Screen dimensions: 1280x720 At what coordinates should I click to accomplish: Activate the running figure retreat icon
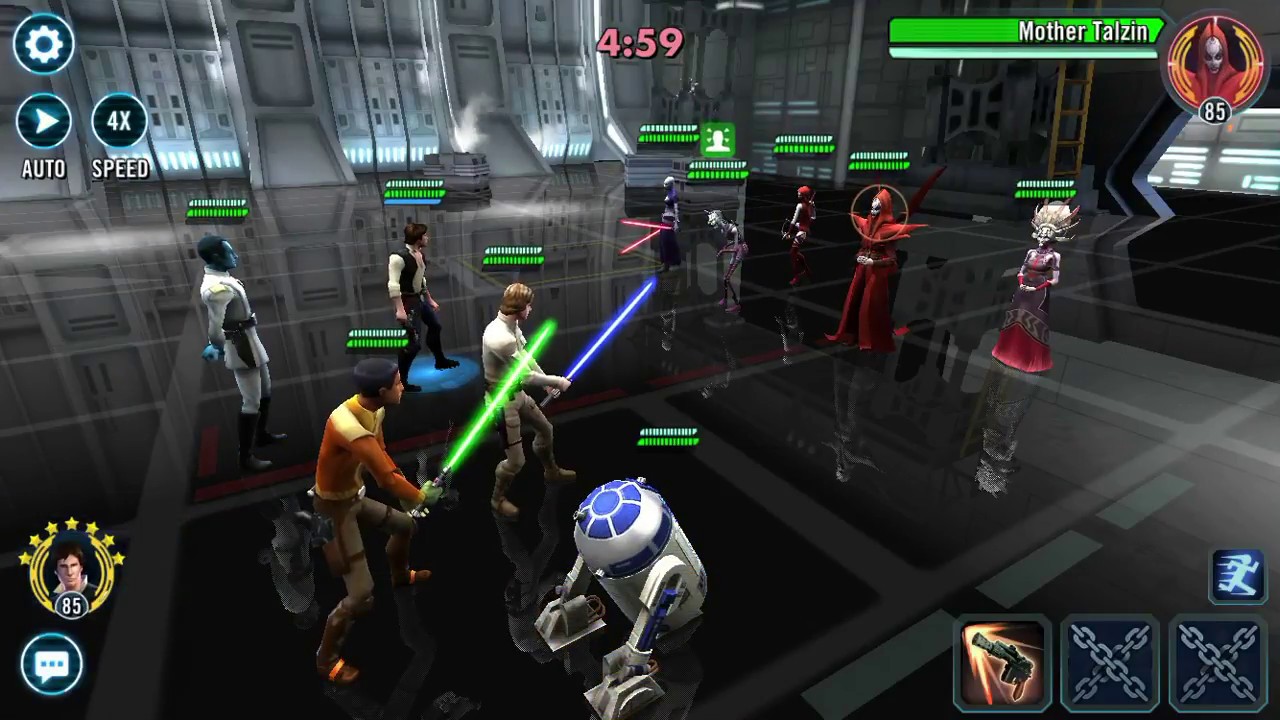coord(1238,577)
